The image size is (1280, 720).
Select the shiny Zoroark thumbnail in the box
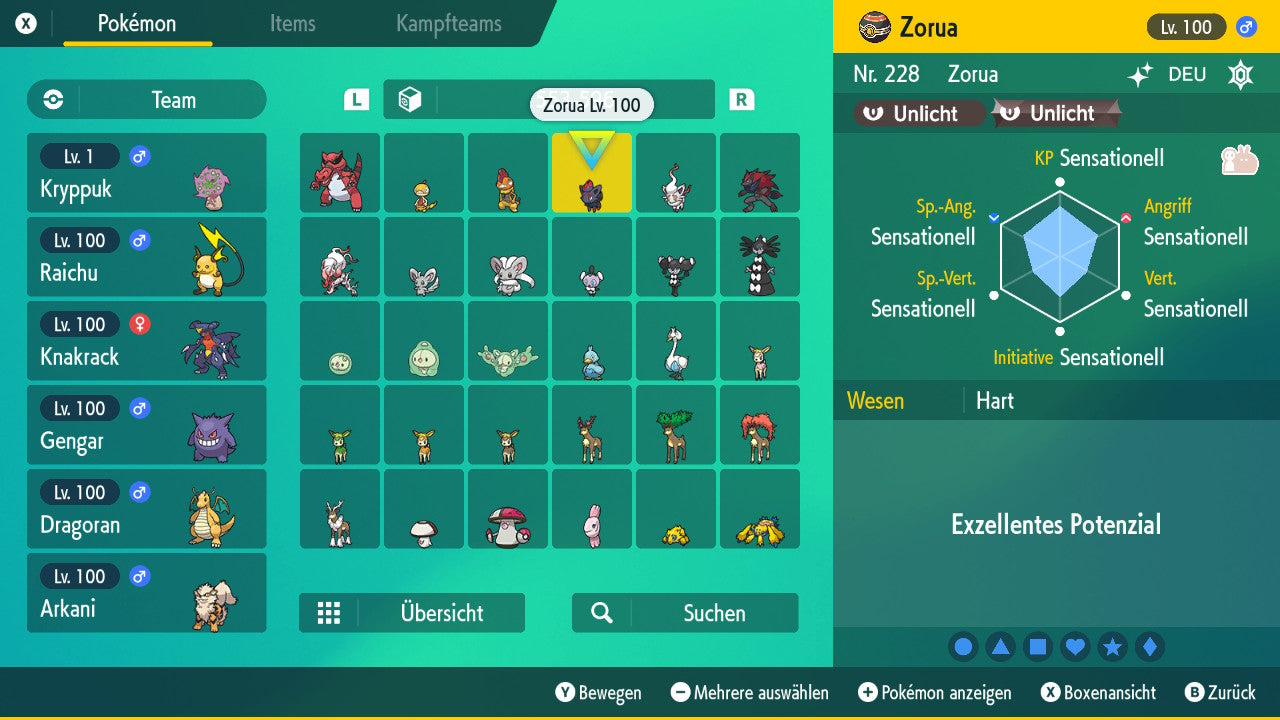pos(760,173)
